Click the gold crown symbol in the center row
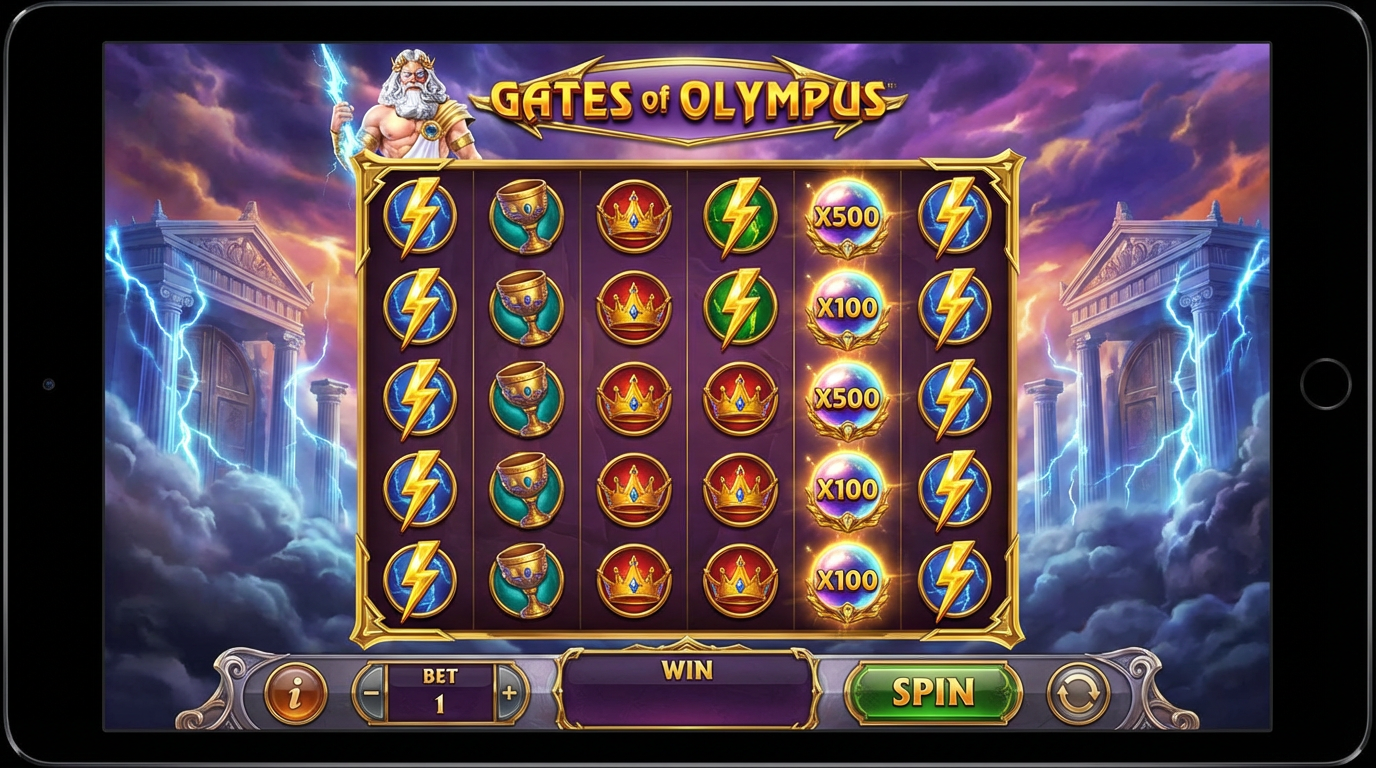1376x768 pixels. [x=741, y=399]
